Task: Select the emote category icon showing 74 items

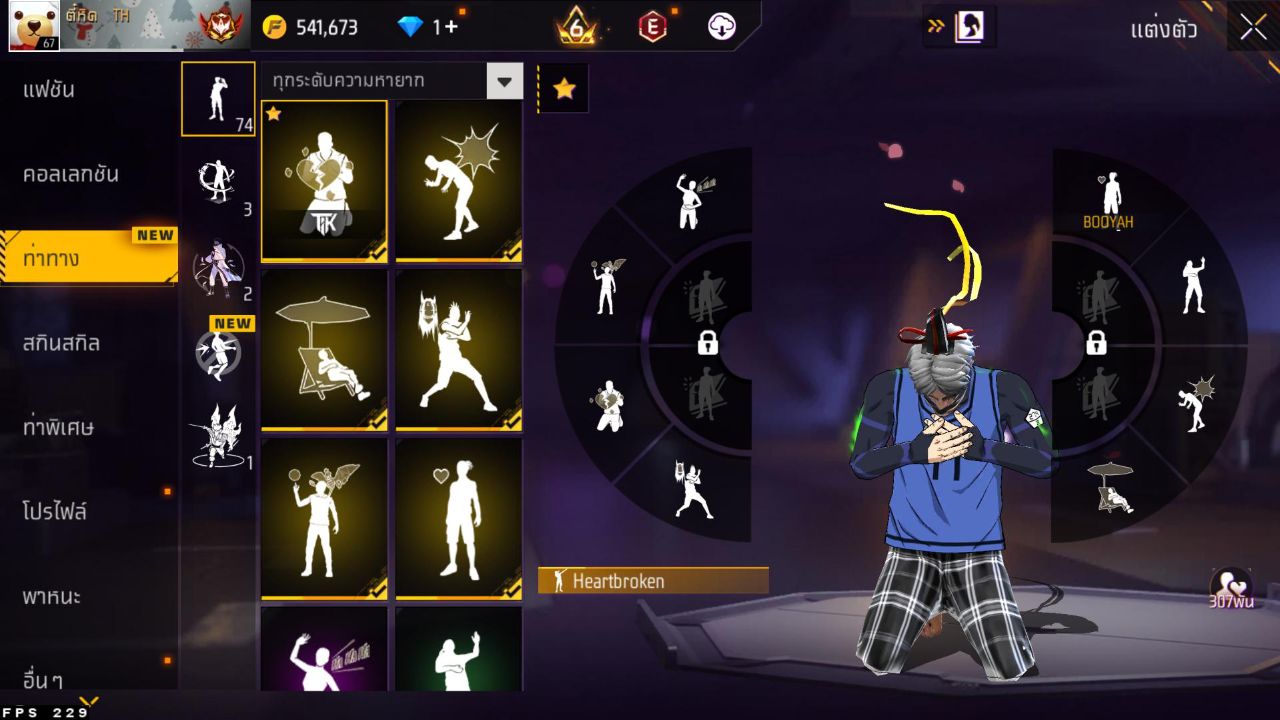Action: [x=218, y=97]
